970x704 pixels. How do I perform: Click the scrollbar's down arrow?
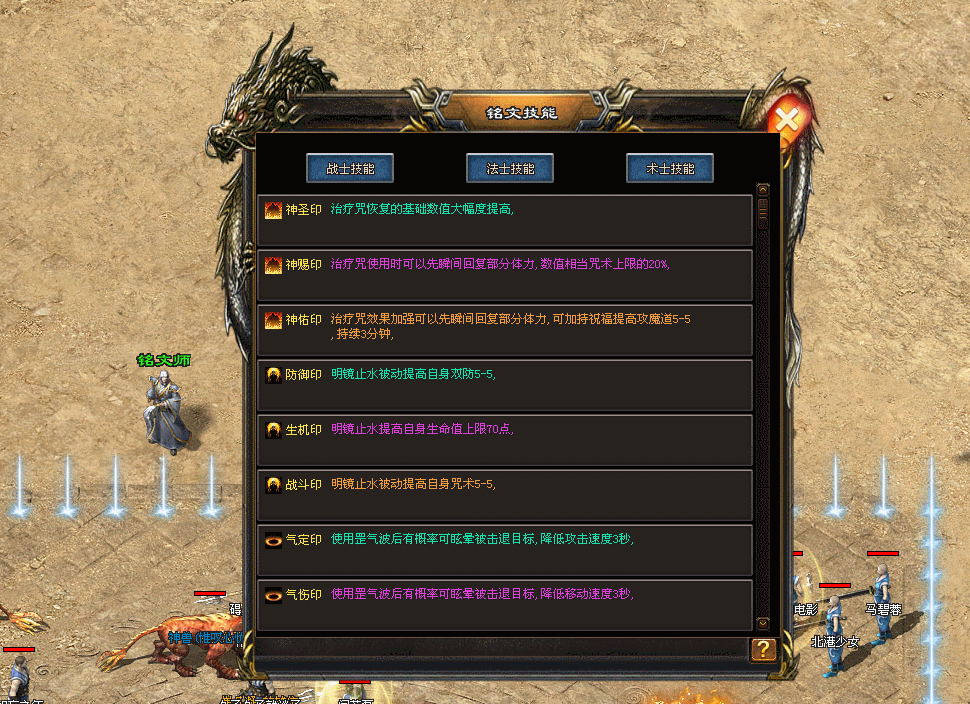pos(763,622)
